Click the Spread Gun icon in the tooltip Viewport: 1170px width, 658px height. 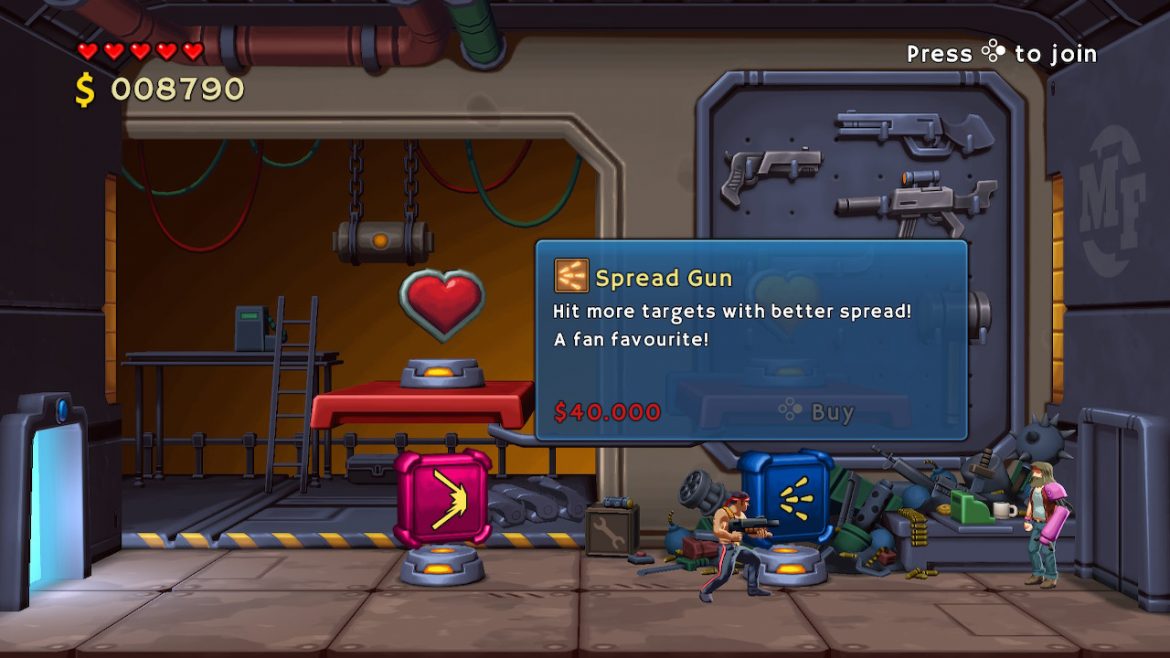[x=571, y=276]
